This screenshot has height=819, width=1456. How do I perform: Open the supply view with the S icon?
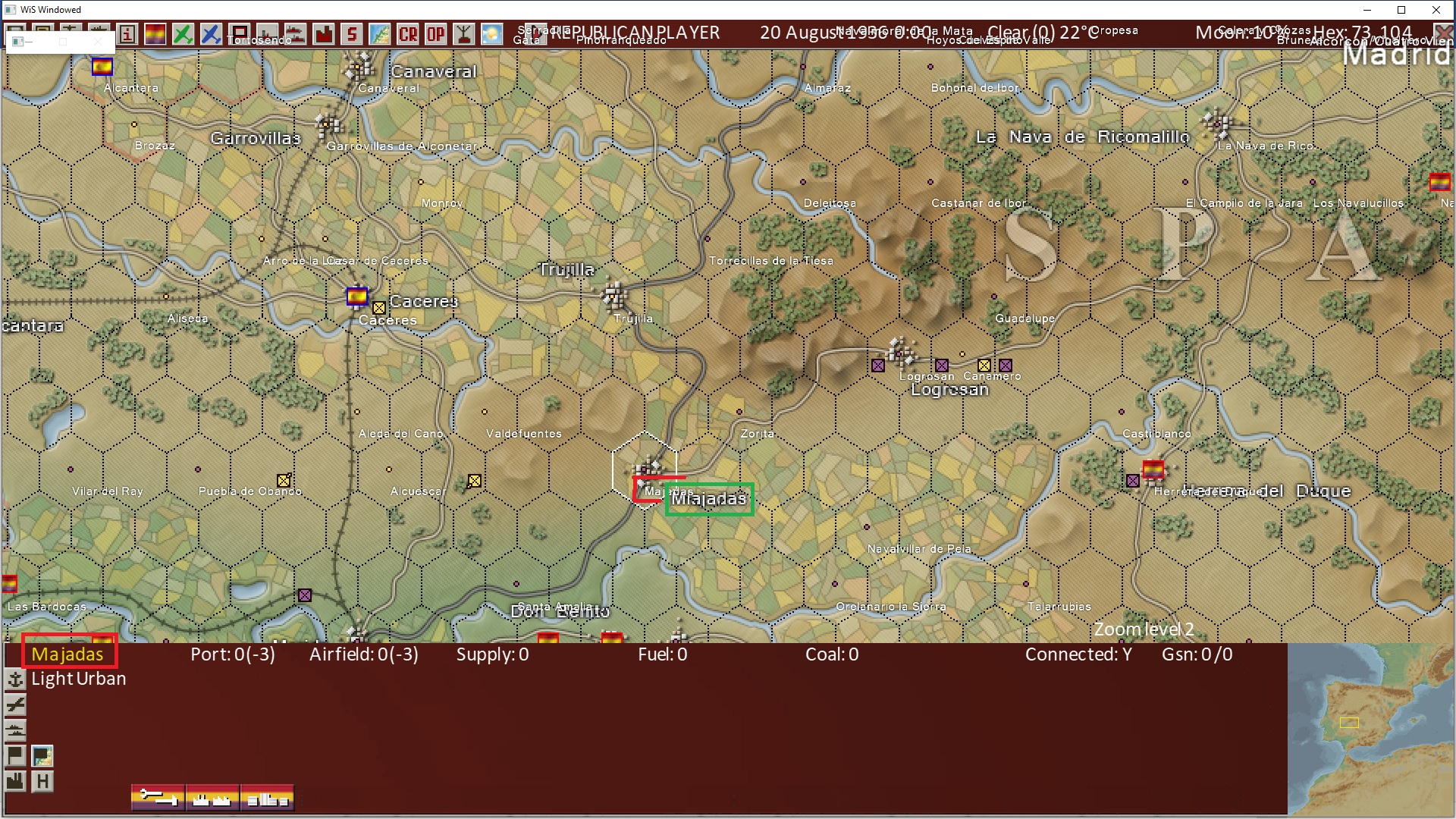353,34
